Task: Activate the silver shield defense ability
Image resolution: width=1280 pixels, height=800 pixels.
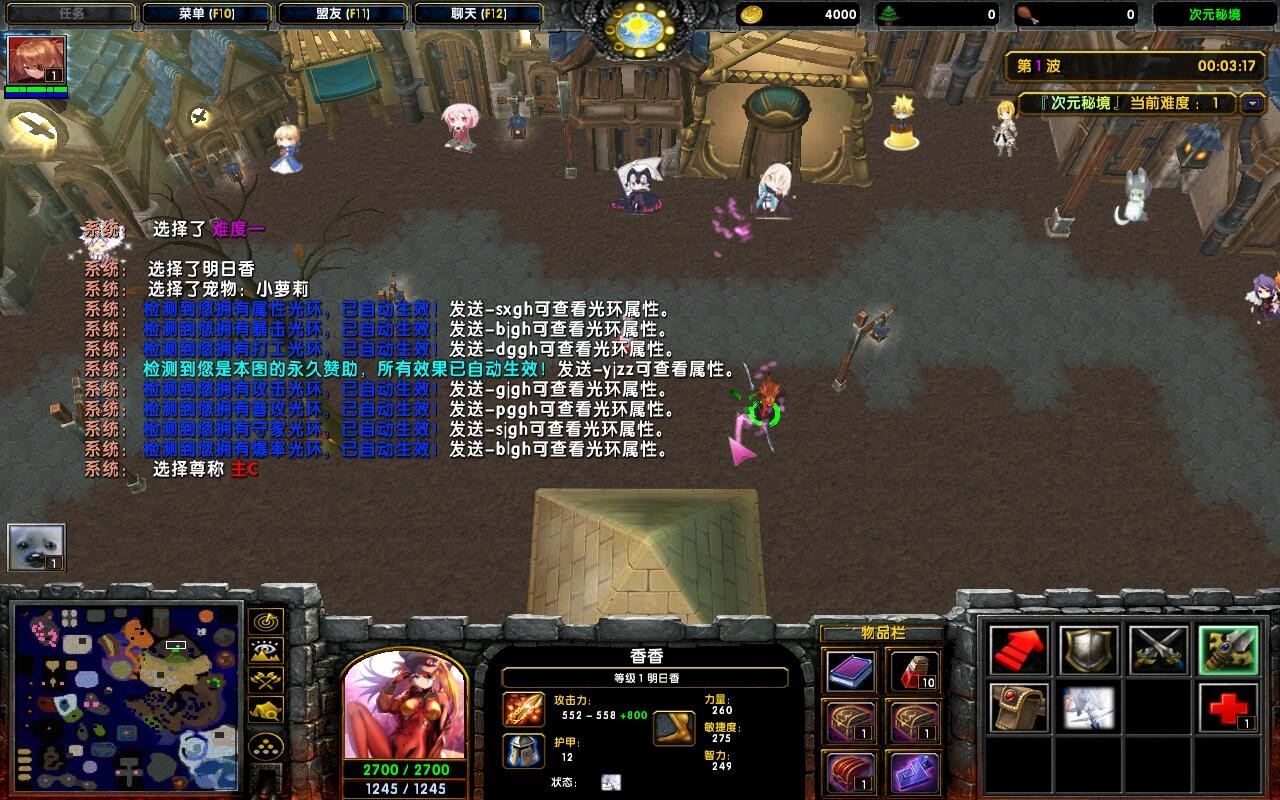Action: [x=1089, y=650]
